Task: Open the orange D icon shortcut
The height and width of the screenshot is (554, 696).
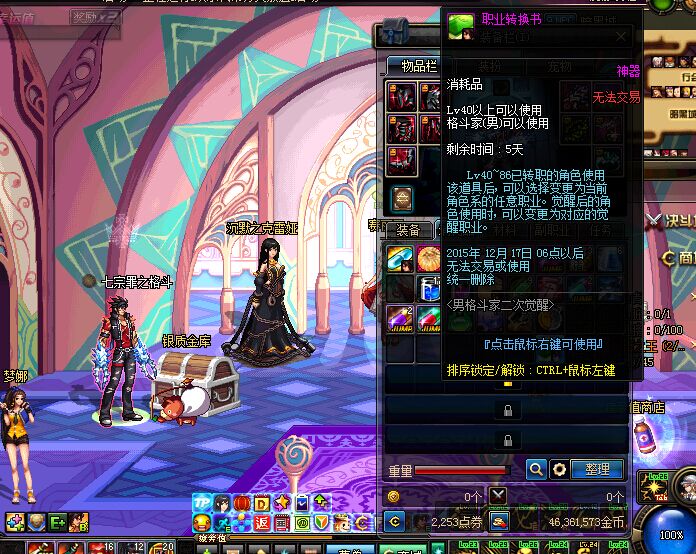Action: tap(262, 503)
